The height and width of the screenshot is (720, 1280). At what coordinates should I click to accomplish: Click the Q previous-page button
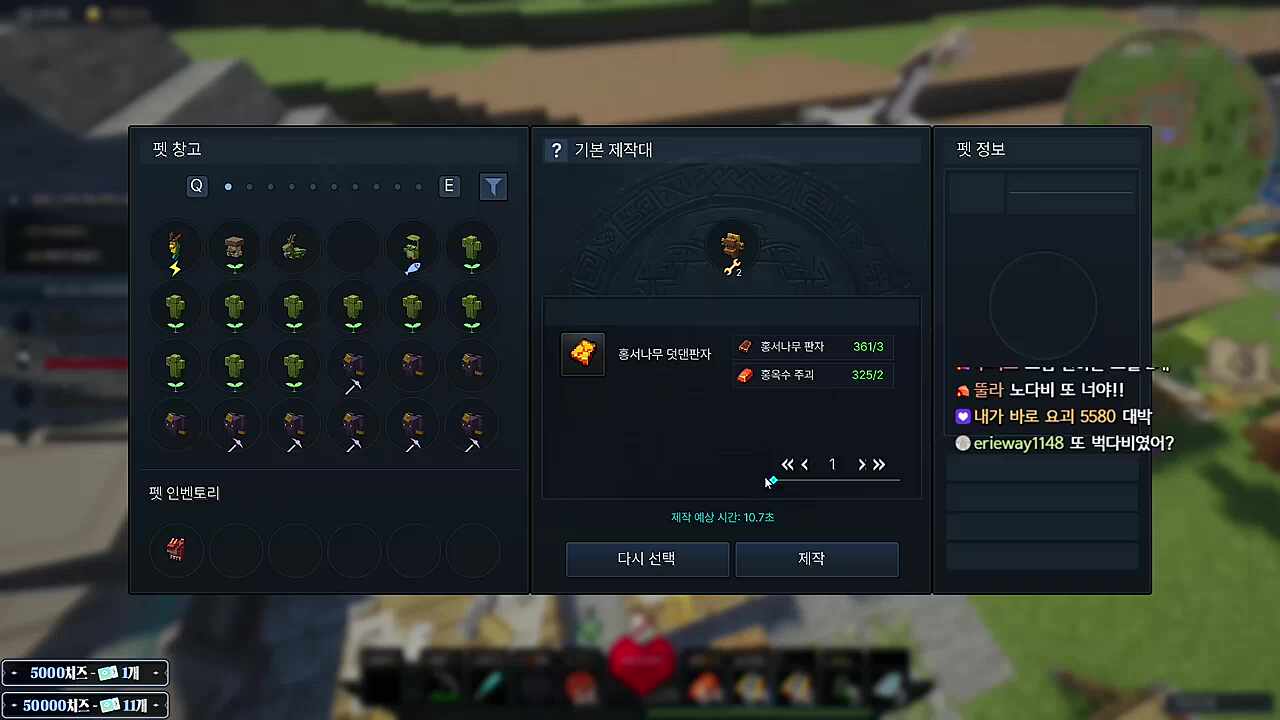click(x=196, y=186)
